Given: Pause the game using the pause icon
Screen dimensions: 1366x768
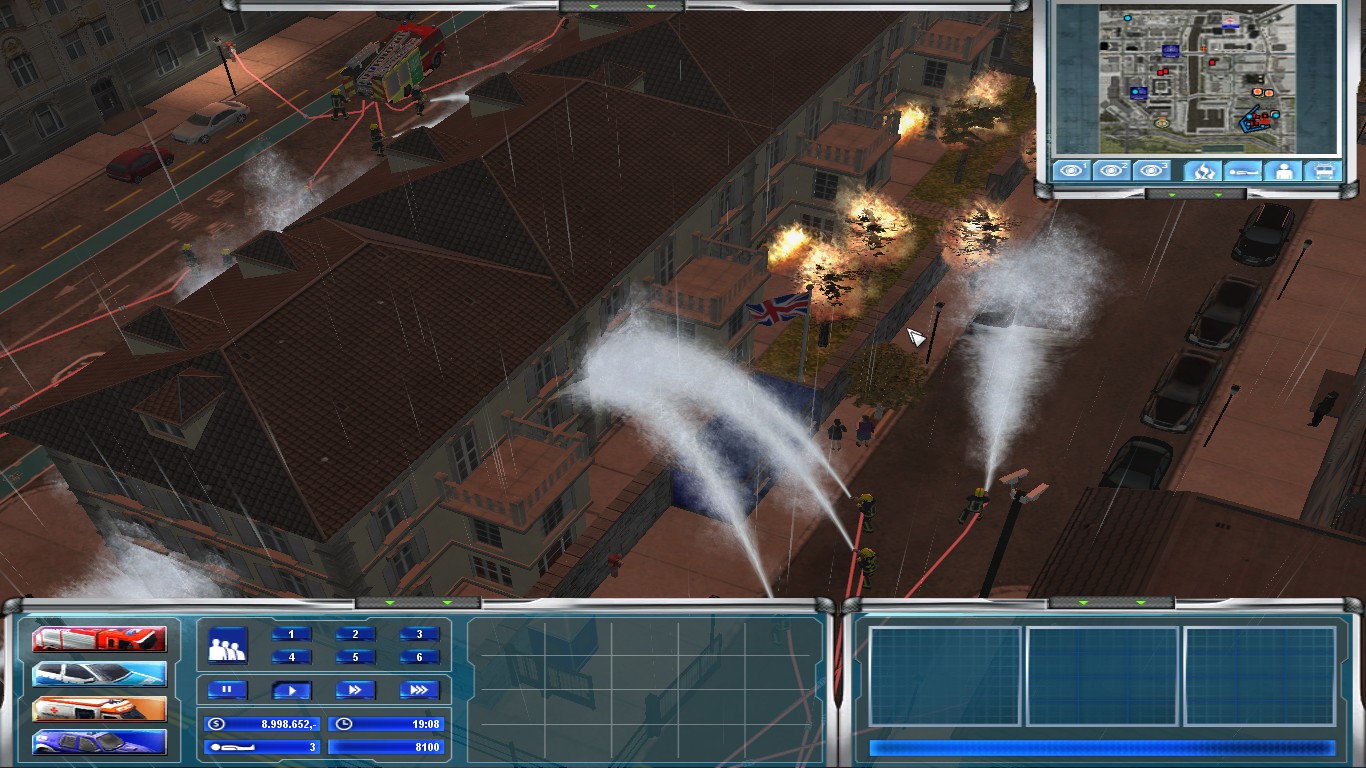Looking at the screenshot, I should 227,690.
